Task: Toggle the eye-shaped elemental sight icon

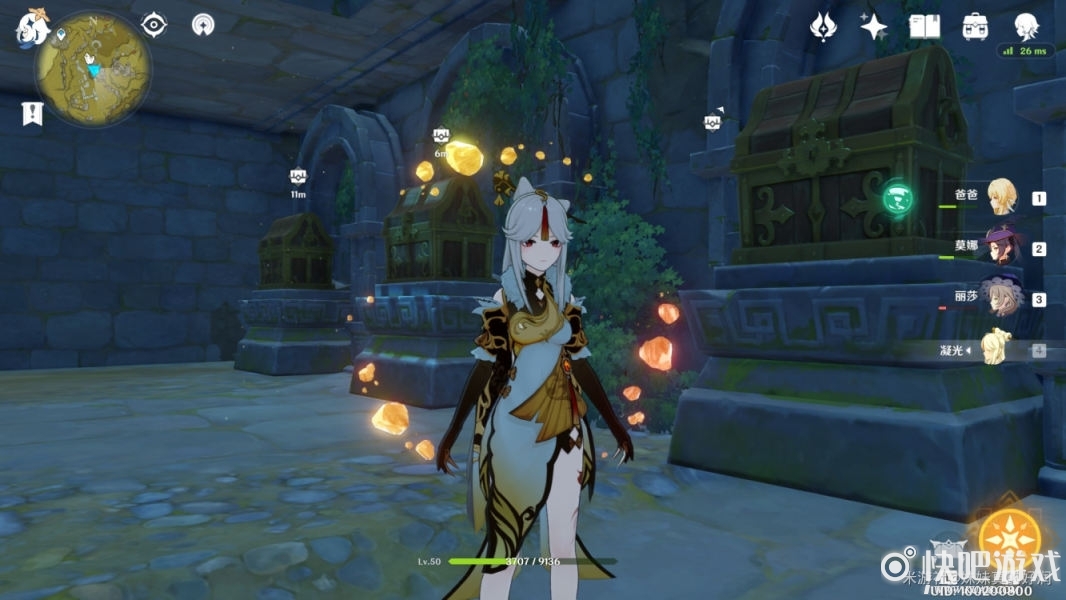Action: coord(154,24)
